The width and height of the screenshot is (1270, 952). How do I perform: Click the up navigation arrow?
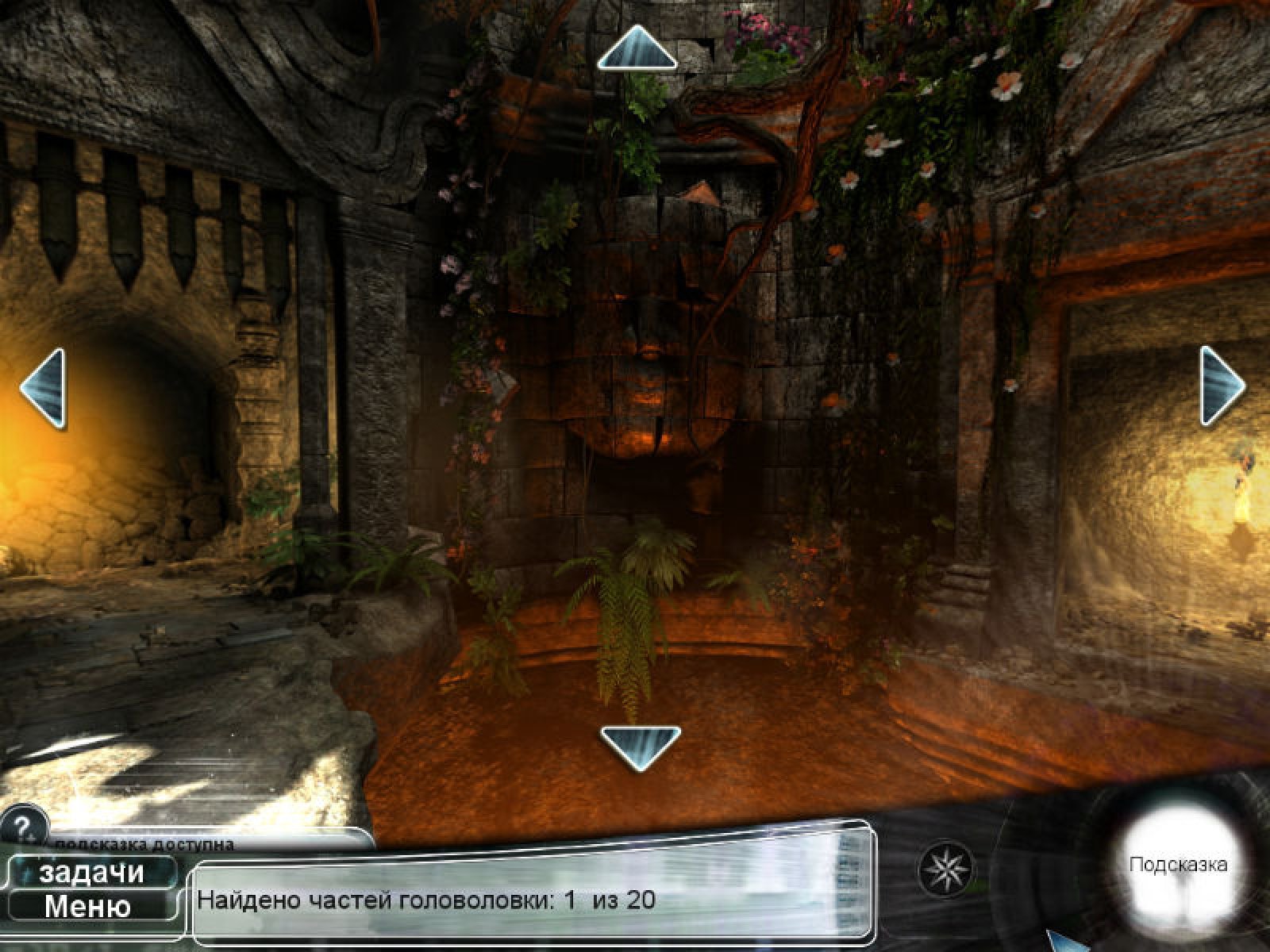637,49
